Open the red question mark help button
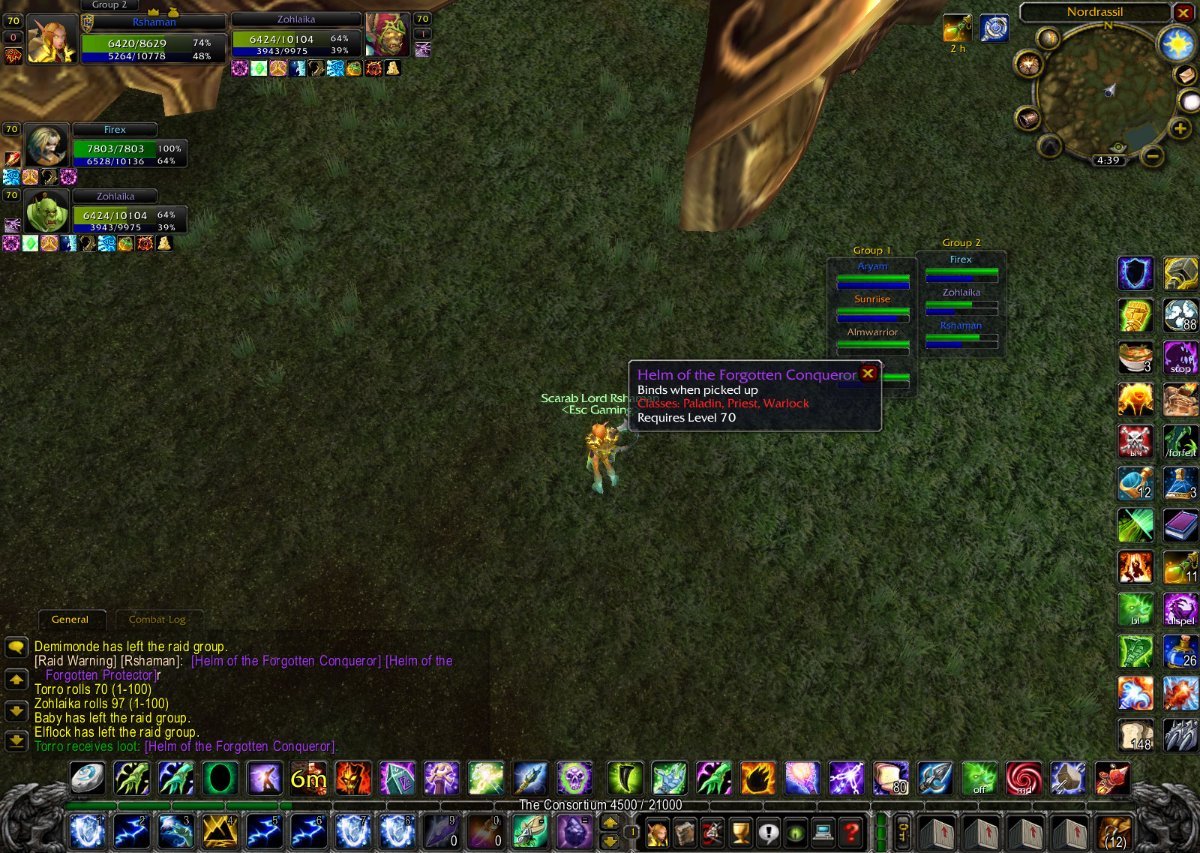This screenshot has width=1200, height=853. tap(850, 831)
